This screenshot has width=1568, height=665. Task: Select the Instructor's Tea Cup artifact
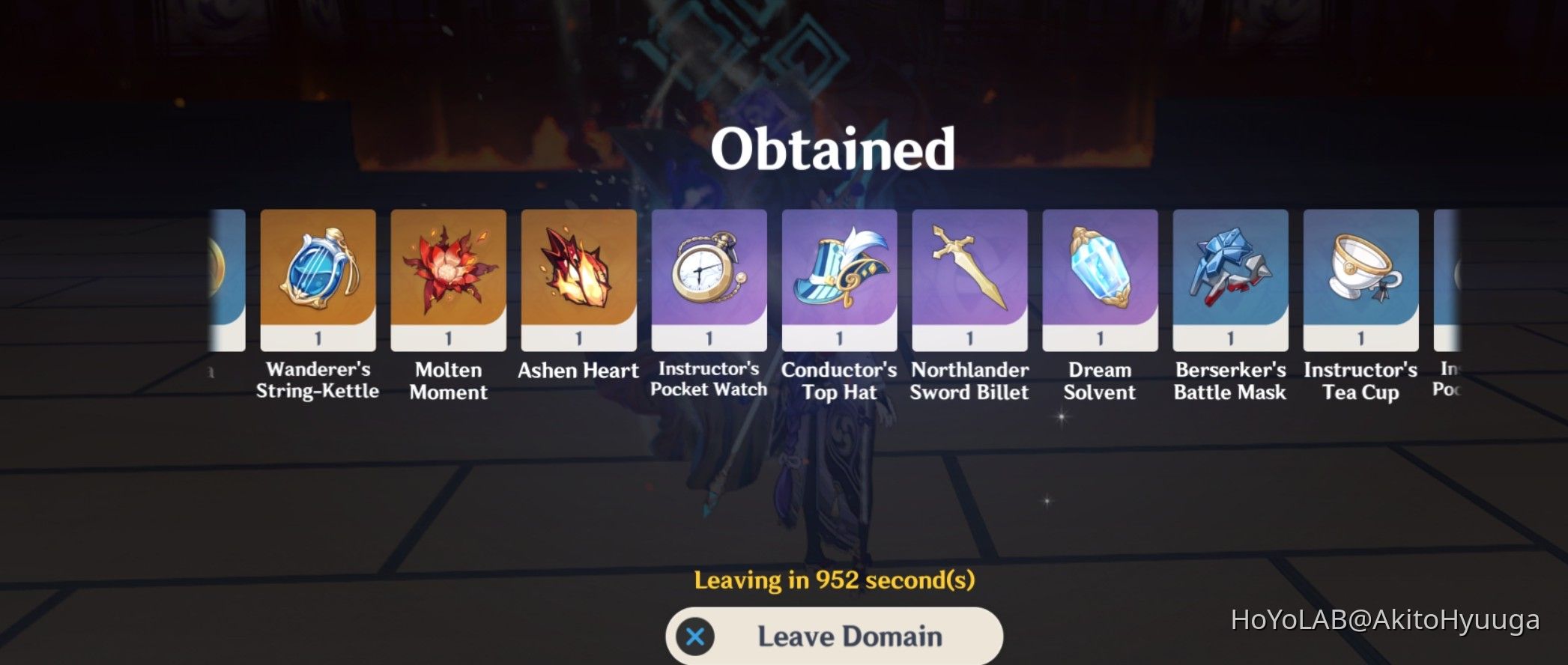[1360, 279]
